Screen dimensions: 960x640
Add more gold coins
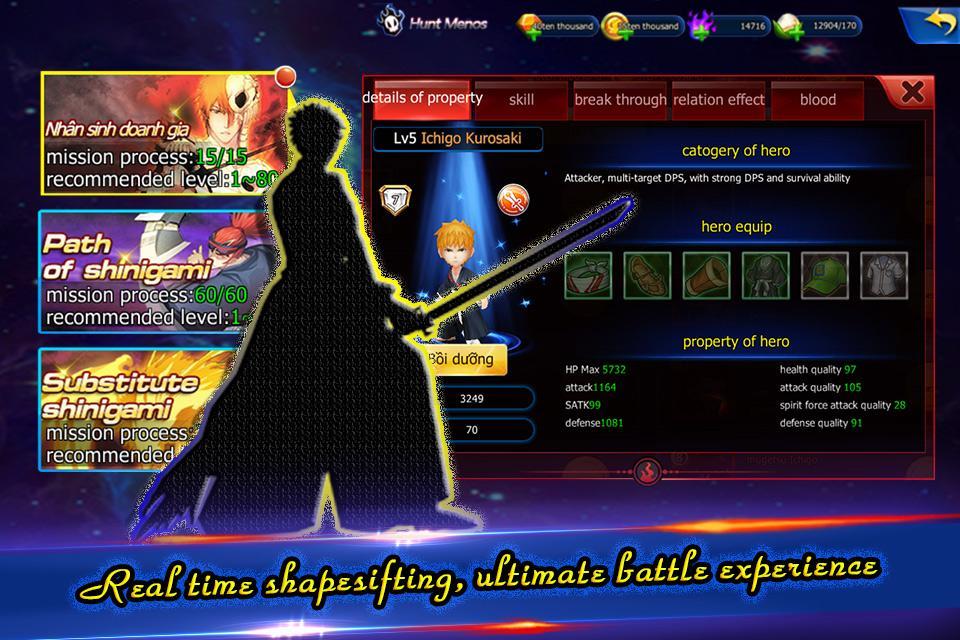click(615, 31)
